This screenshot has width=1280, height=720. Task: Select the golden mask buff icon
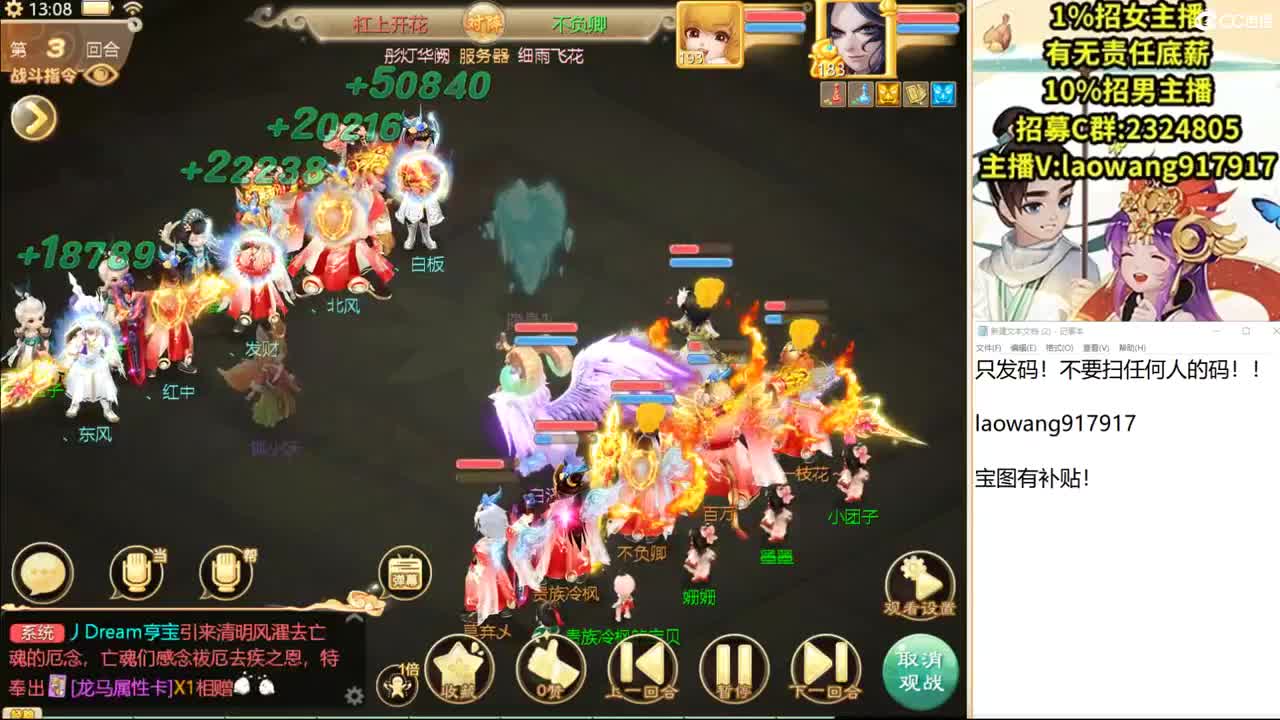(x=888, y=95)
